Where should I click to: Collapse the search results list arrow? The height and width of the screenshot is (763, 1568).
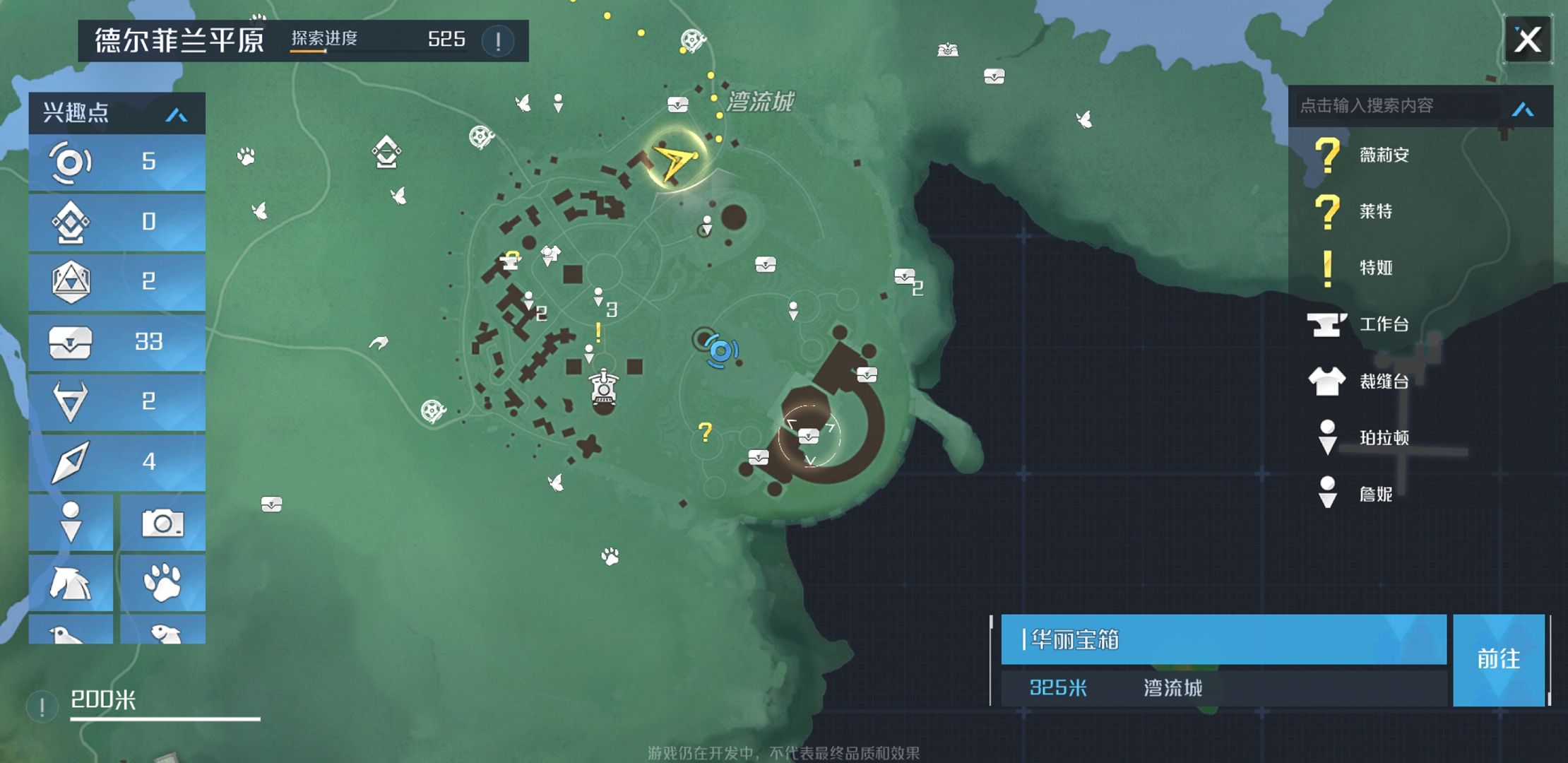click(1523, 109)
